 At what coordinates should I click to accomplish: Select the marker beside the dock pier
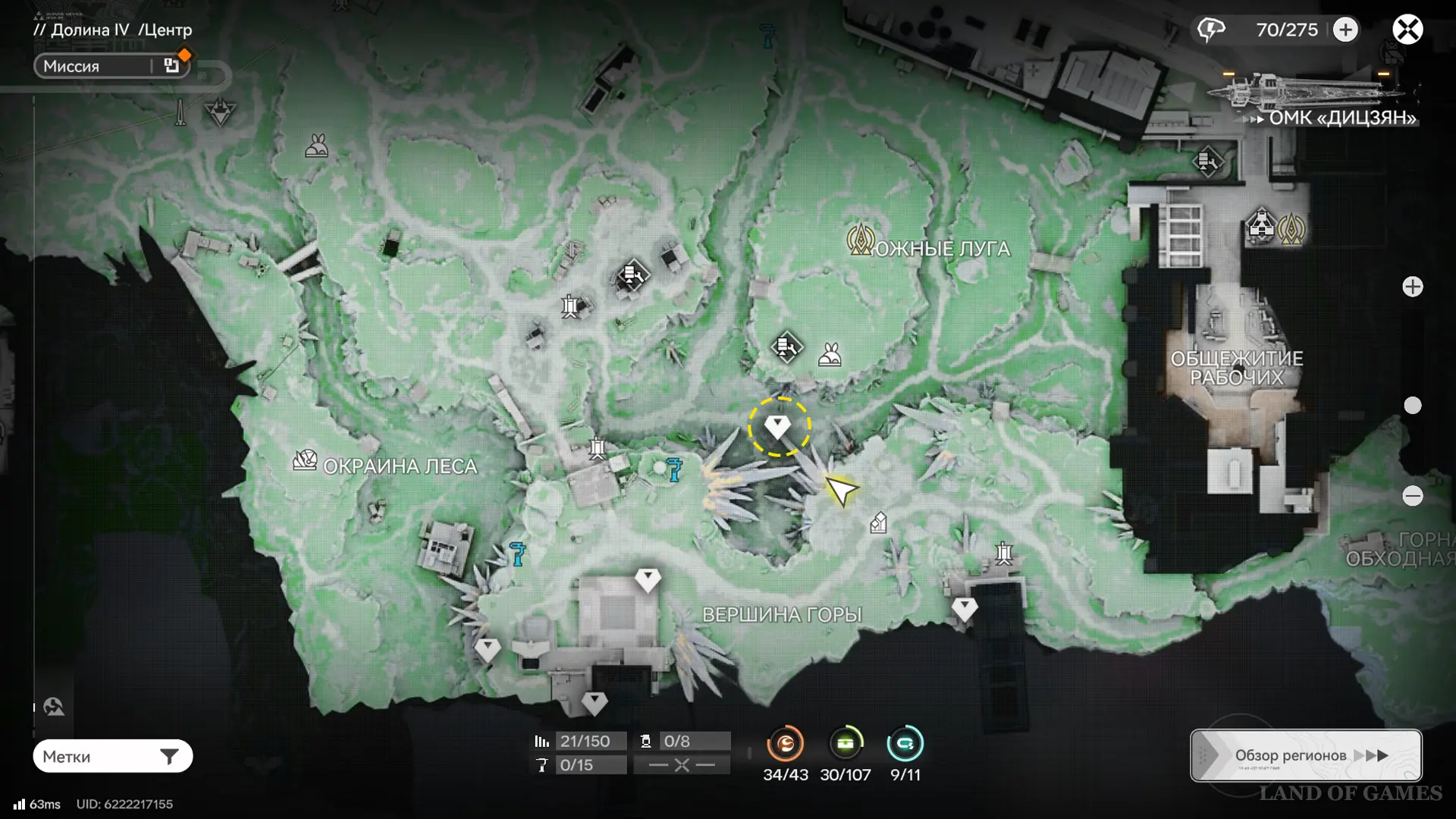click(964, 608)
